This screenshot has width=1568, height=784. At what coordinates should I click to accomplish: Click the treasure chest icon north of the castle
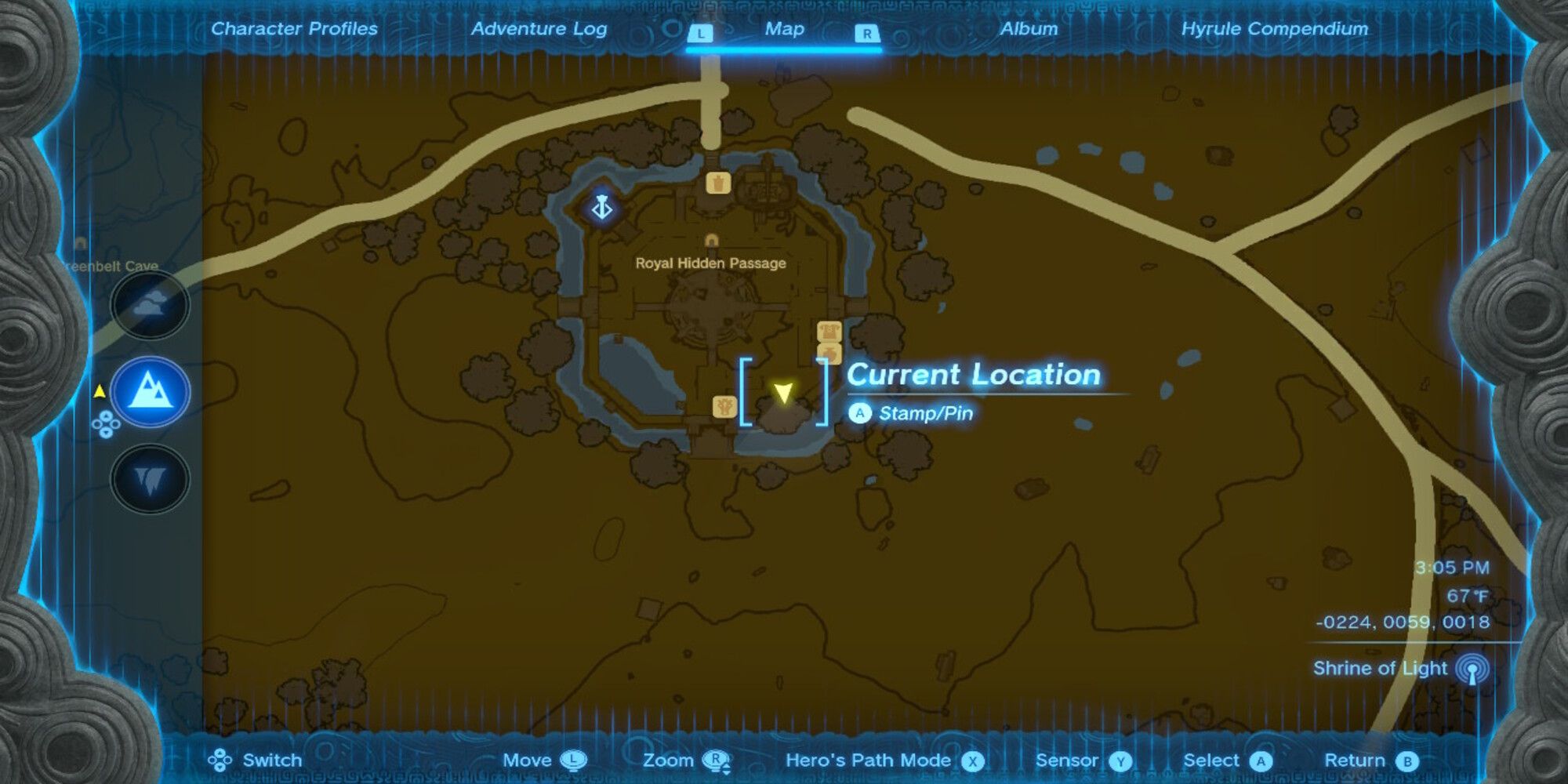coord(718,183)
